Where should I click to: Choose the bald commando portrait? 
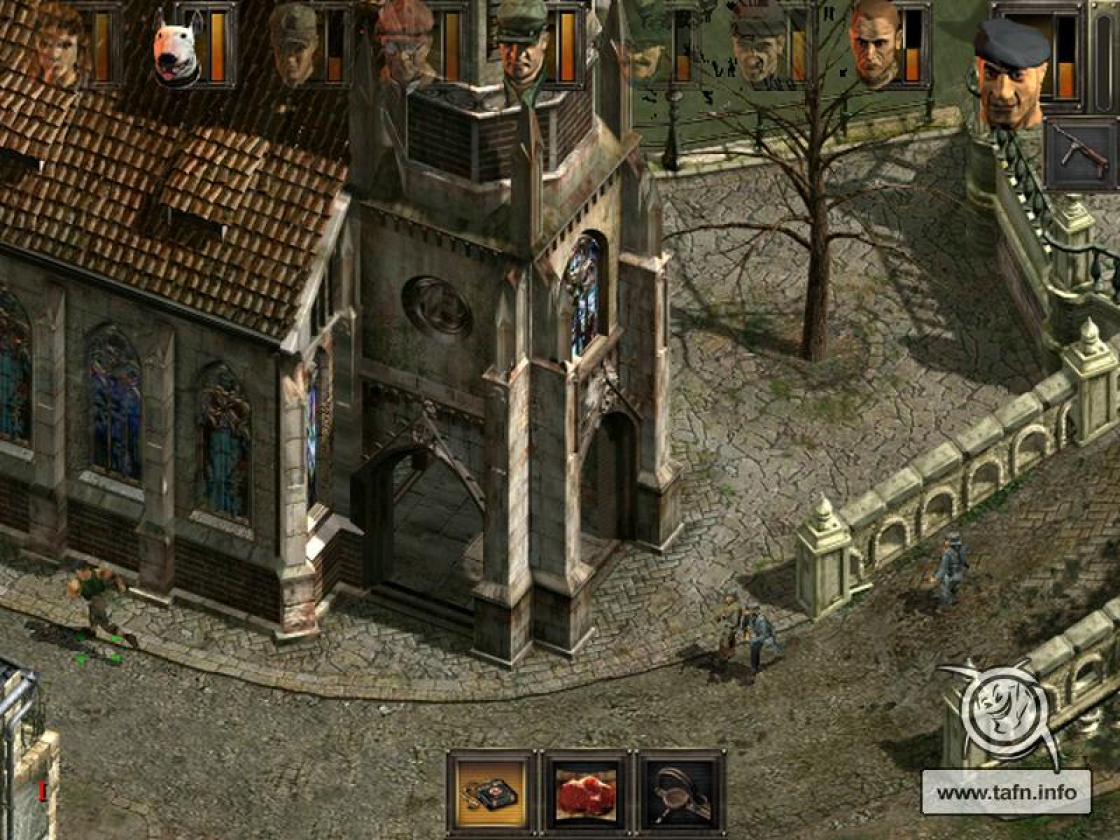pyautogui.click(x=876, y=44)
